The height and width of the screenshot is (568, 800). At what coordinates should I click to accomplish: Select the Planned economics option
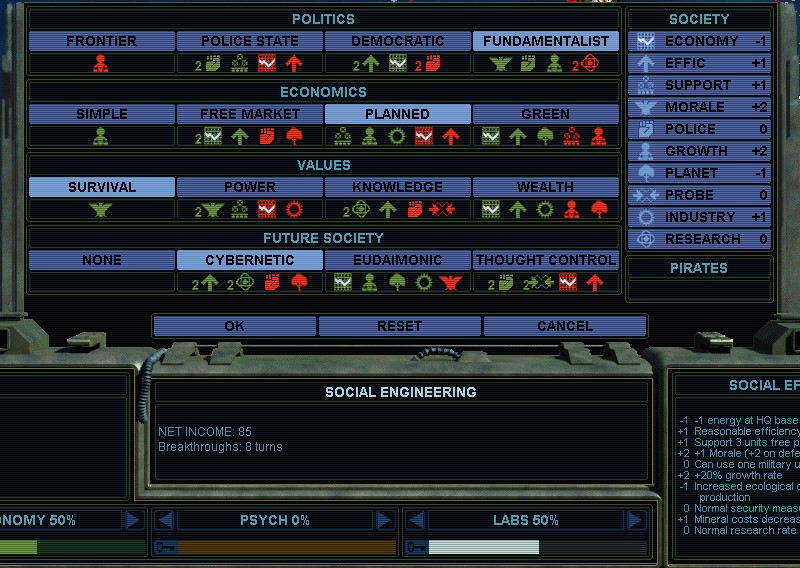(398, 114)
